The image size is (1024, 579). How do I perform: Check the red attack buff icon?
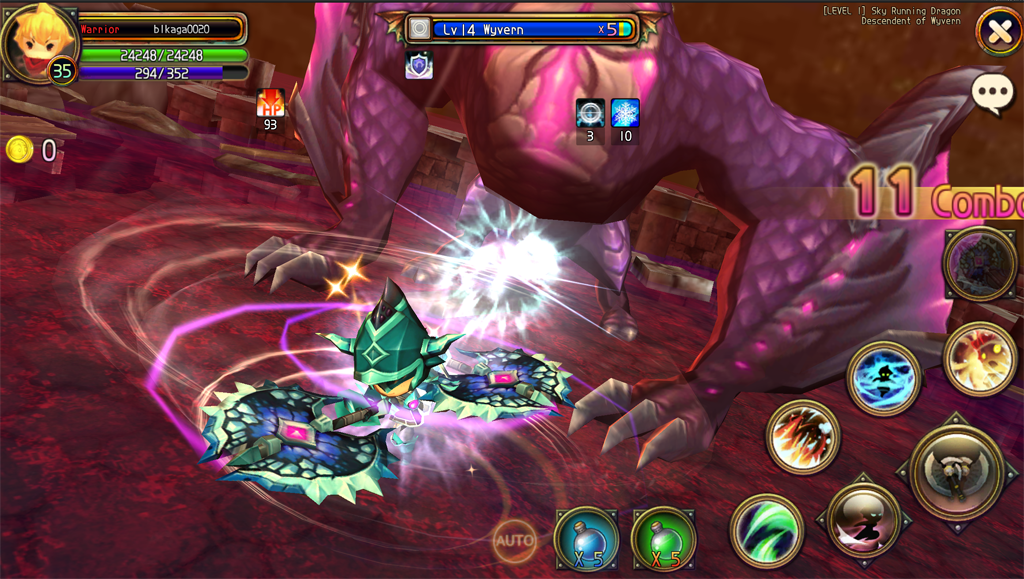click(x=270, y=103)
